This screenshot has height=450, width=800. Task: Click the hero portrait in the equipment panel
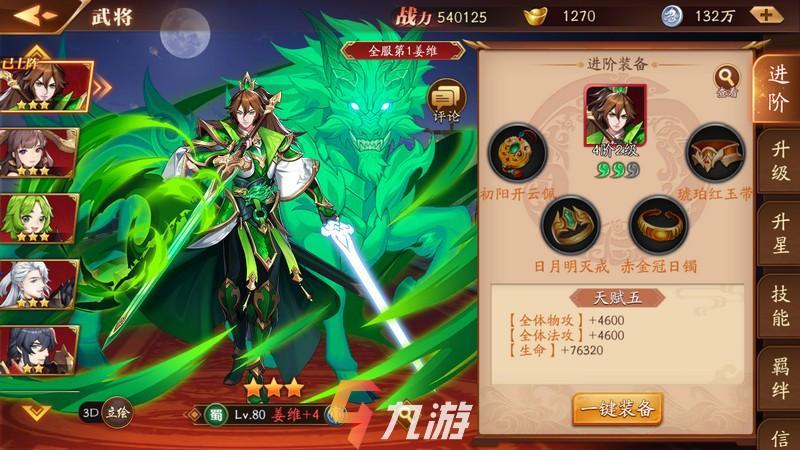(615, 115)
